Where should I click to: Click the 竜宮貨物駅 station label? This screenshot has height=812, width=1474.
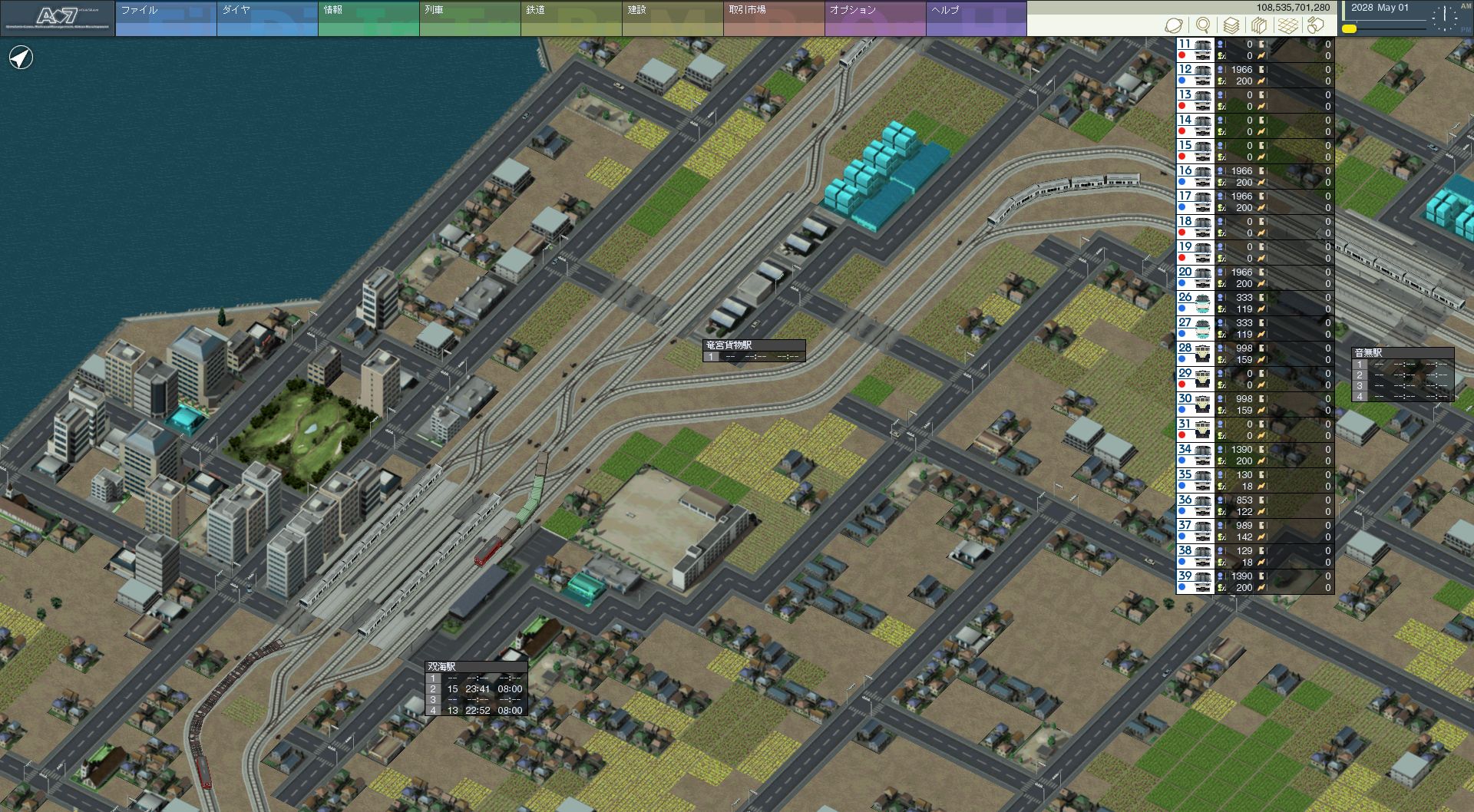(x=729, y=345)
